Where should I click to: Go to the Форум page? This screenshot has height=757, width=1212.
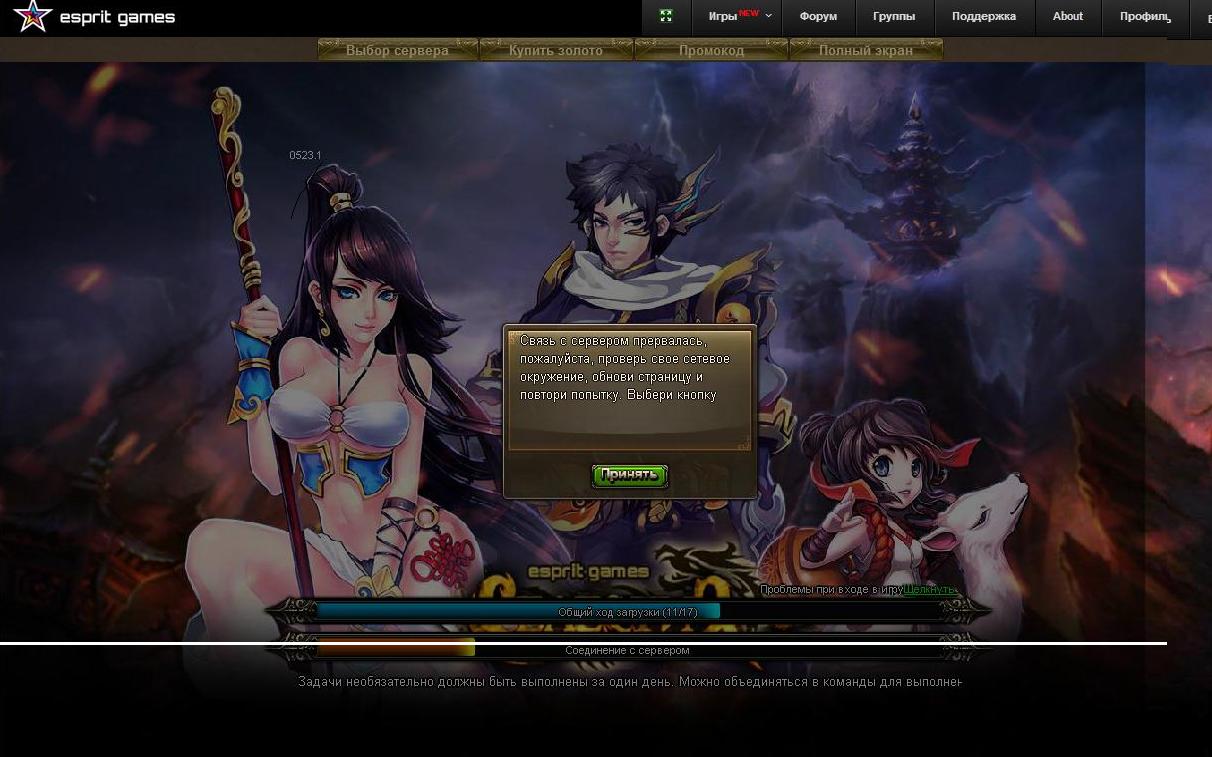[818, 17]
